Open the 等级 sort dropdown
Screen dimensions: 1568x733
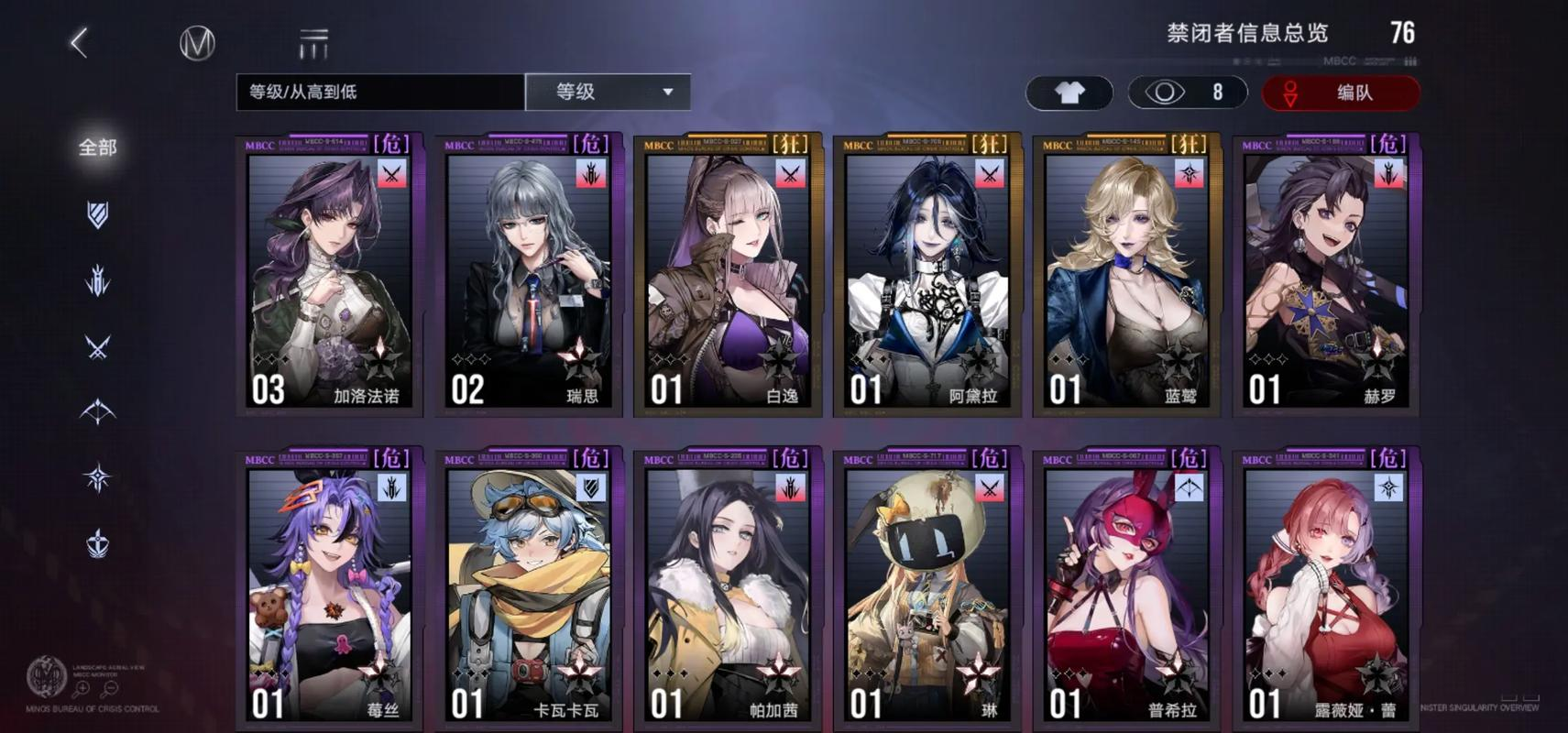[608, 92]
